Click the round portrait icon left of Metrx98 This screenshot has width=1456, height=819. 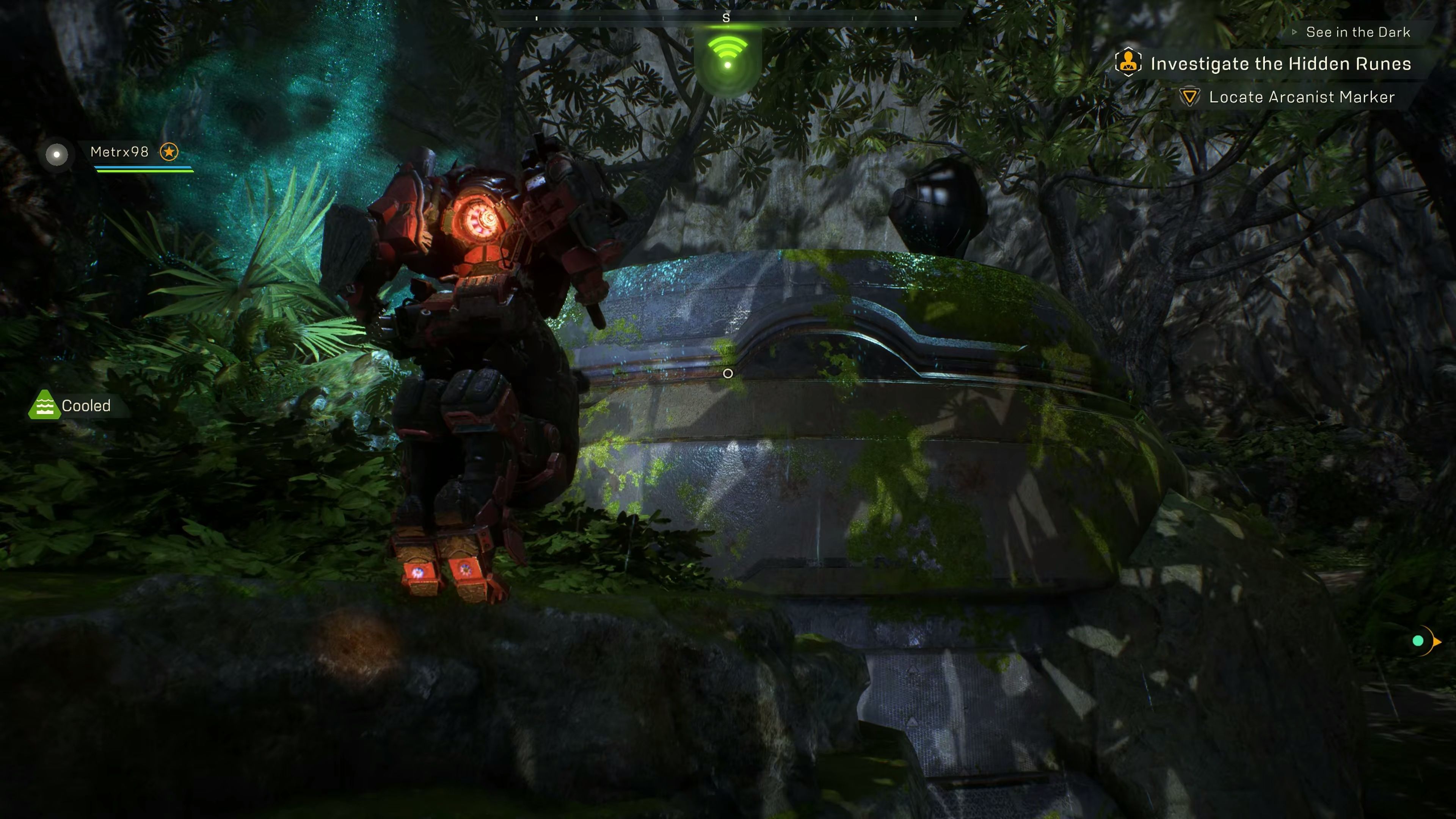point(56,154)
